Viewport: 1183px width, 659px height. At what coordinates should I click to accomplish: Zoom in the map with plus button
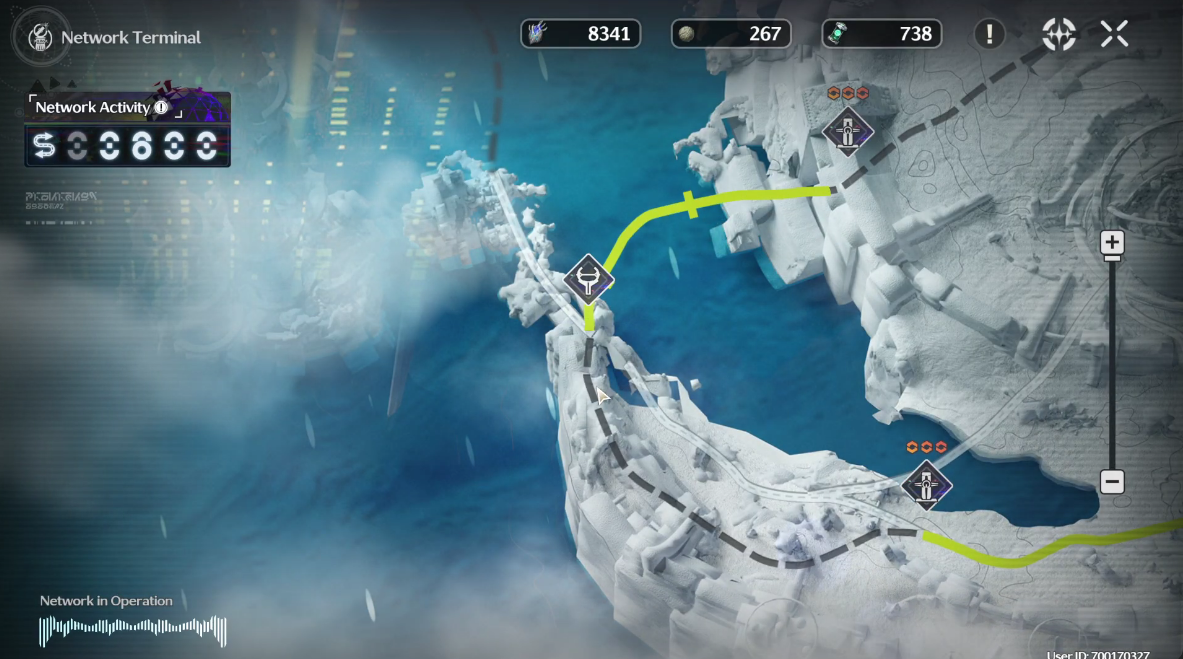tap(1112, 242)
